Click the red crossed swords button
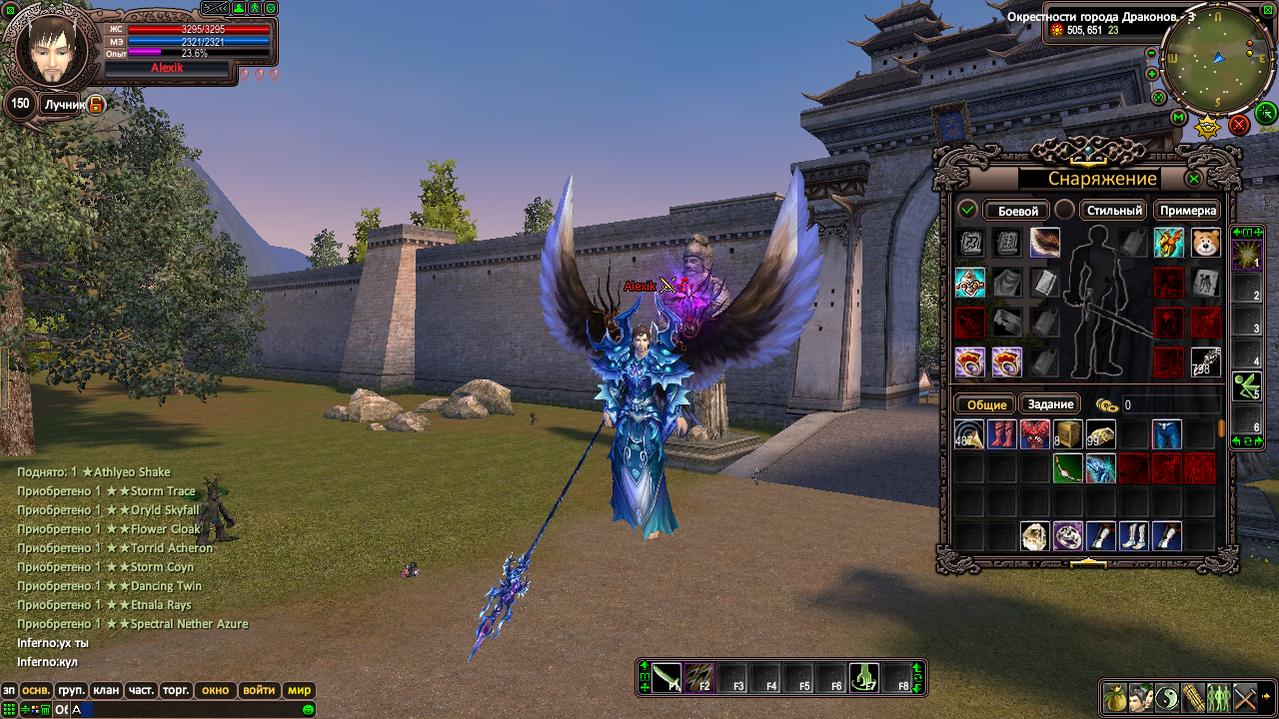Image resolution: width=1279 pixels, height=719 pixels. pos(1238,124)
